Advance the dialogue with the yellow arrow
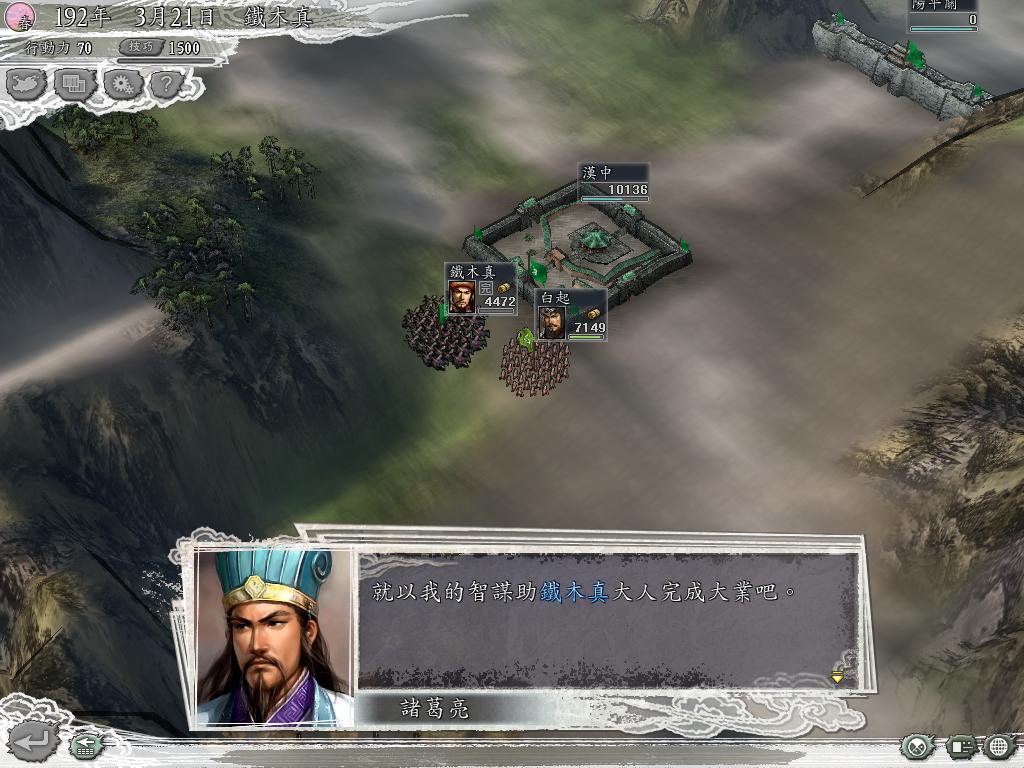 pyautogui.click(x=838, y=676)
